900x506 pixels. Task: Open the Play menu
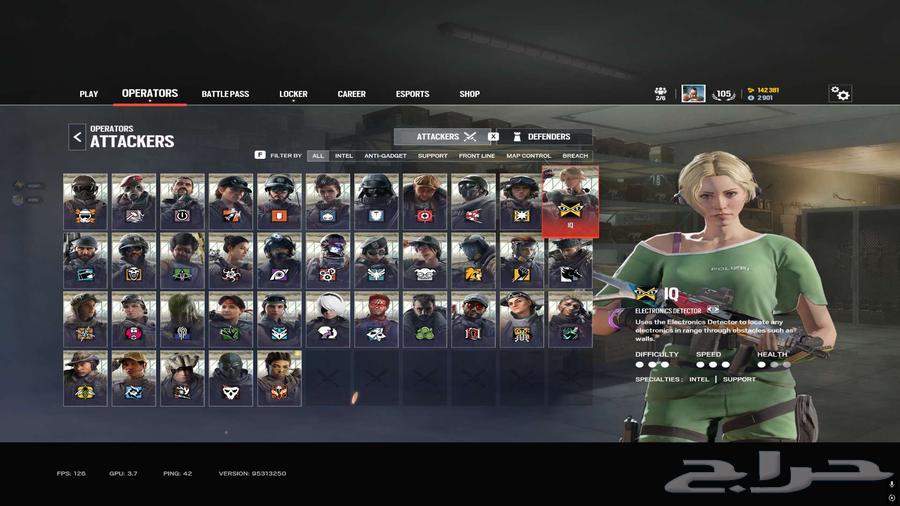pos(89,94)
